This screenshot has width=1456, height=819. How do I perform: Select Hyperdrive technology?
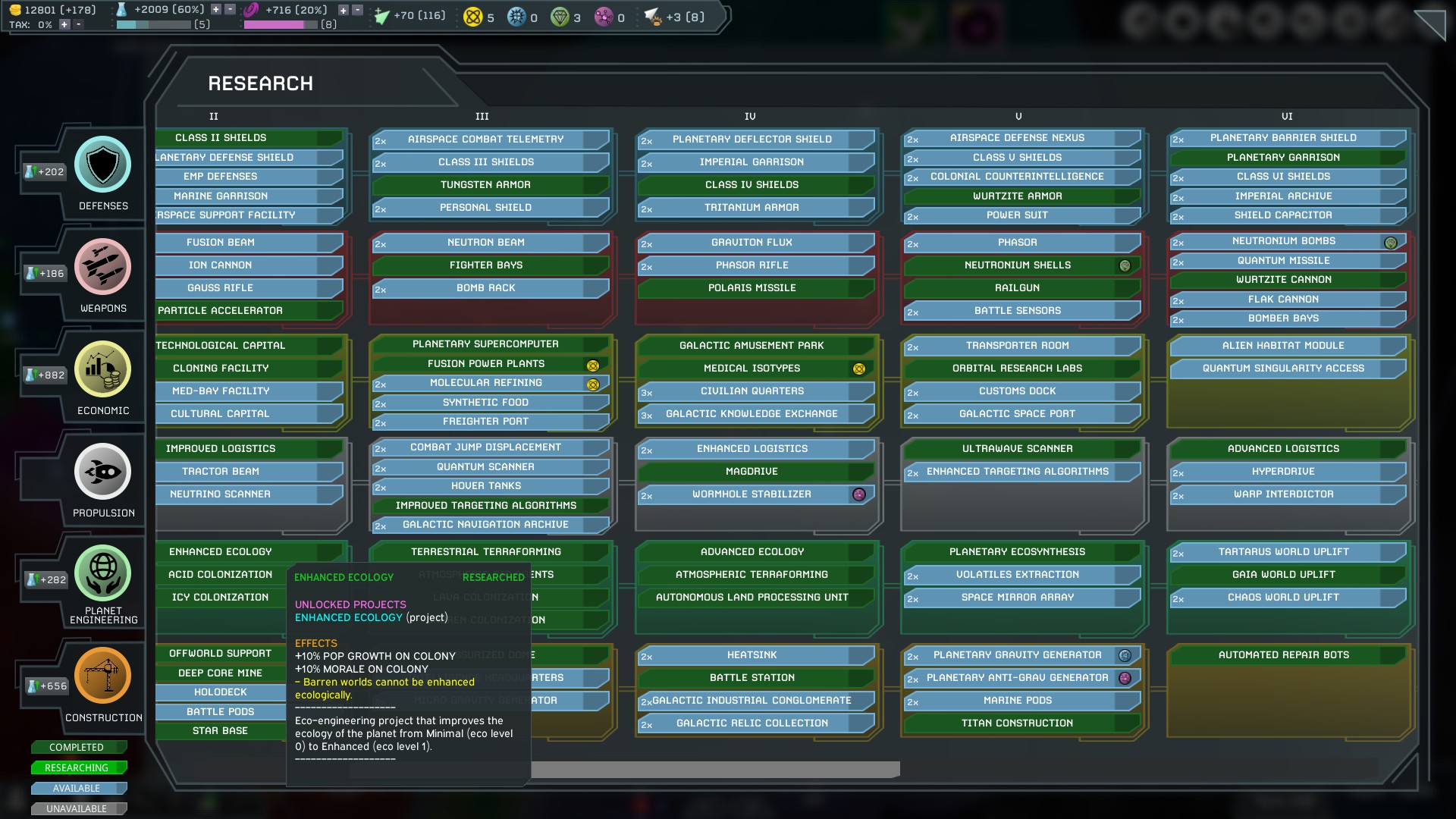(1282, 472)
